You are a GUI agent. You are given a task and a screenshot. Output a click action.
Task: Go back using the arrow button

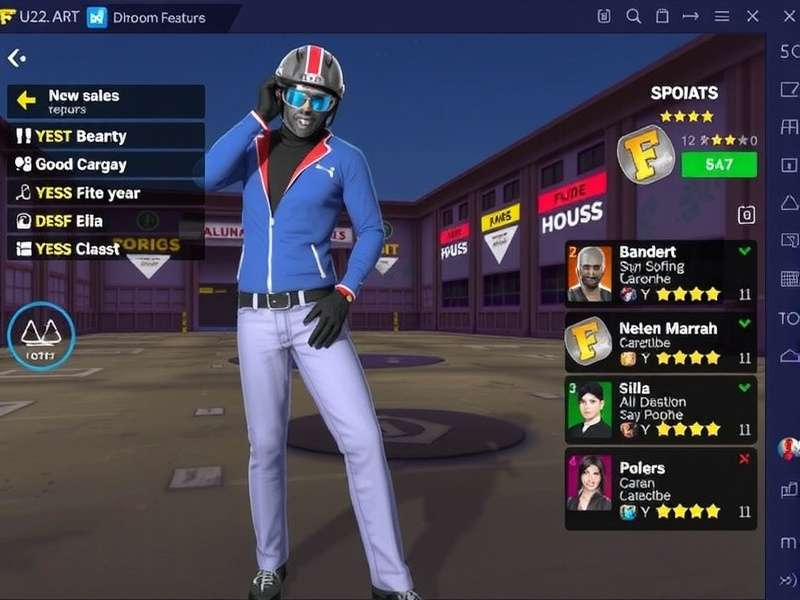coord(16,59)
